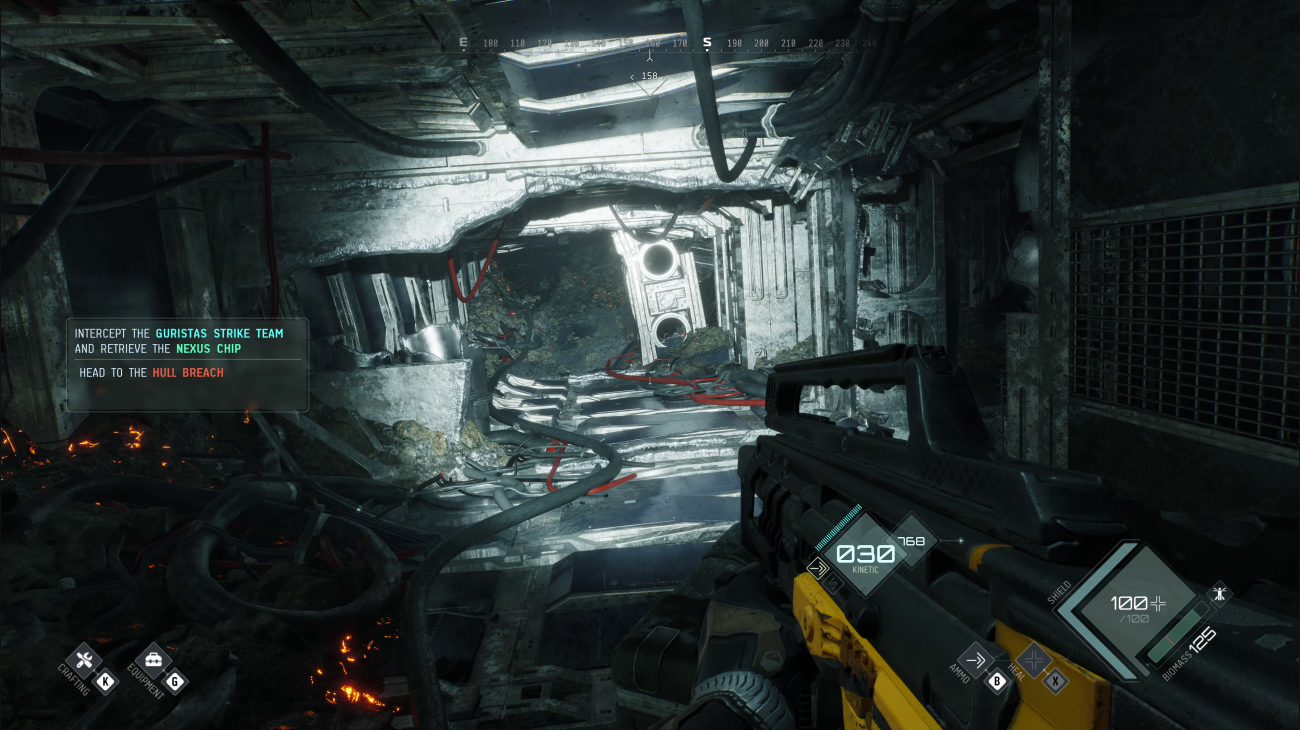Toggle the K keybind diamond under Crafting
The height and width of the screenshot is (730, 1300).
pyautogui.click(x=105, y=681)
